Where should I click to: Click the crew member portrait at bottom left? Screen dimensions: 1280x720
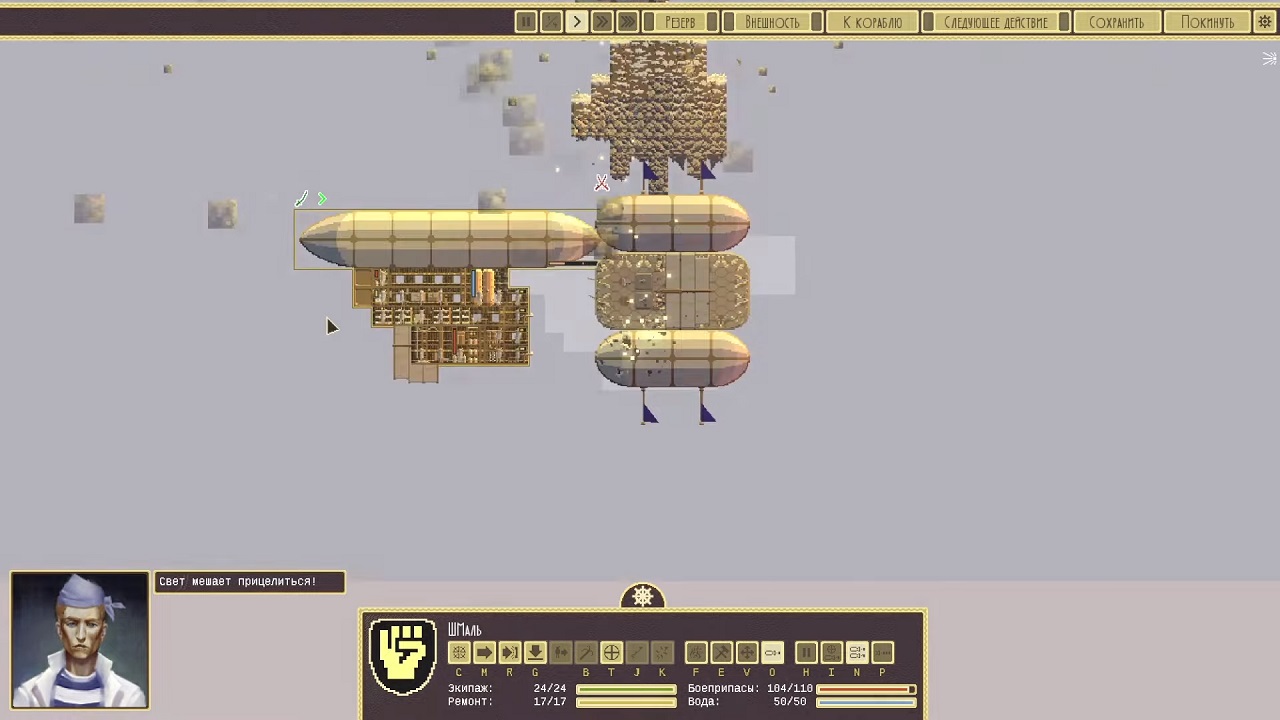(x=80, y=640)
